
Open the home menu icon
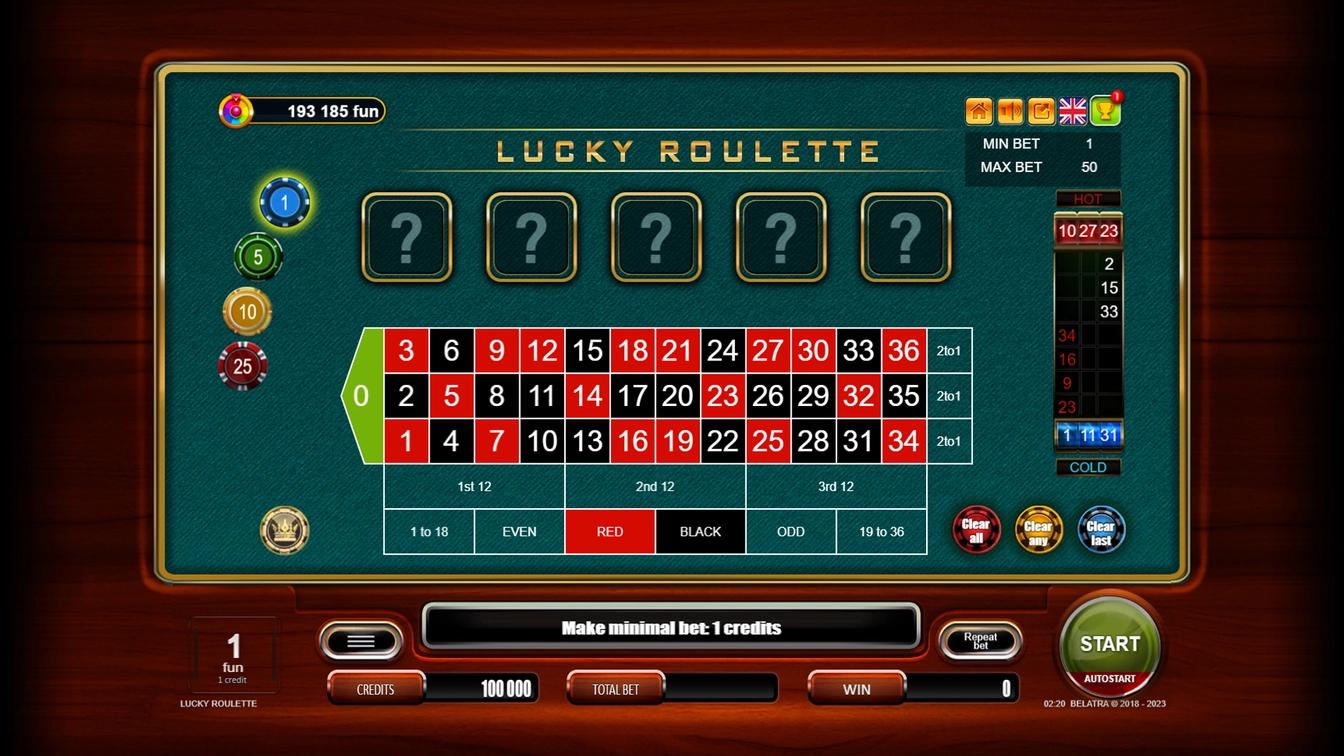977,111
